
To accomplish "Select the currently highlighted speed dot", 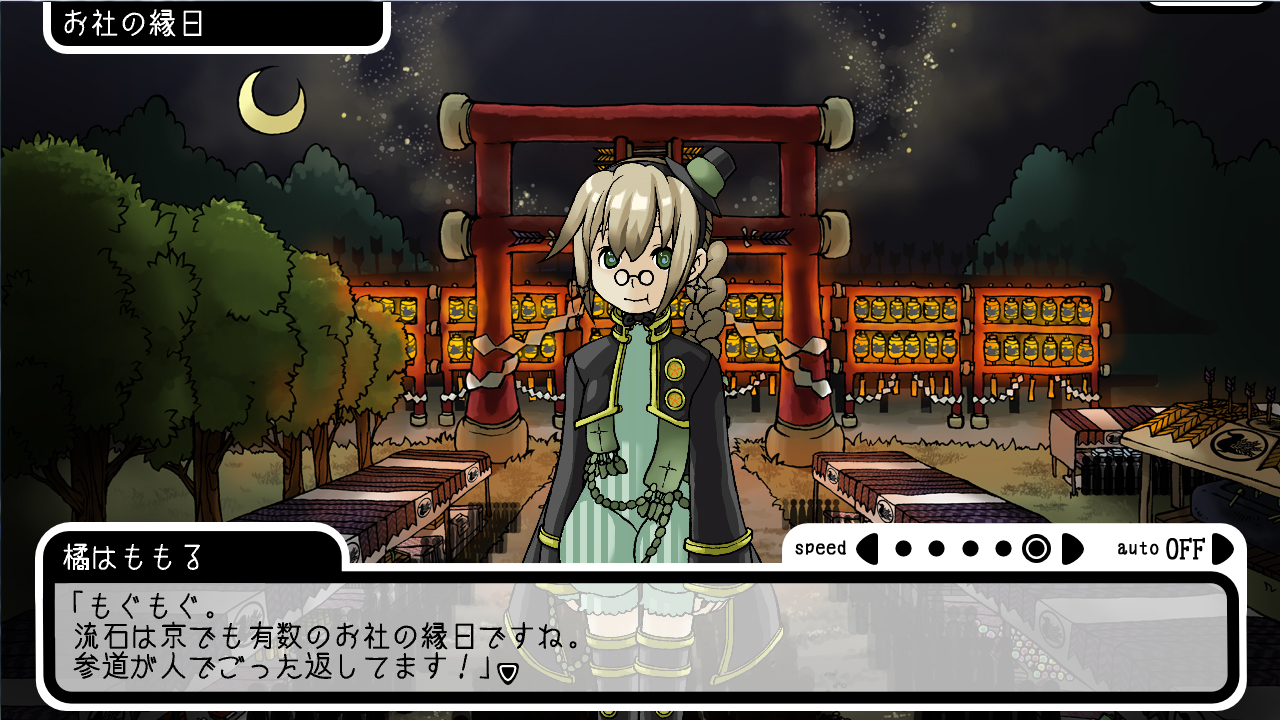I will point(1035,548).
